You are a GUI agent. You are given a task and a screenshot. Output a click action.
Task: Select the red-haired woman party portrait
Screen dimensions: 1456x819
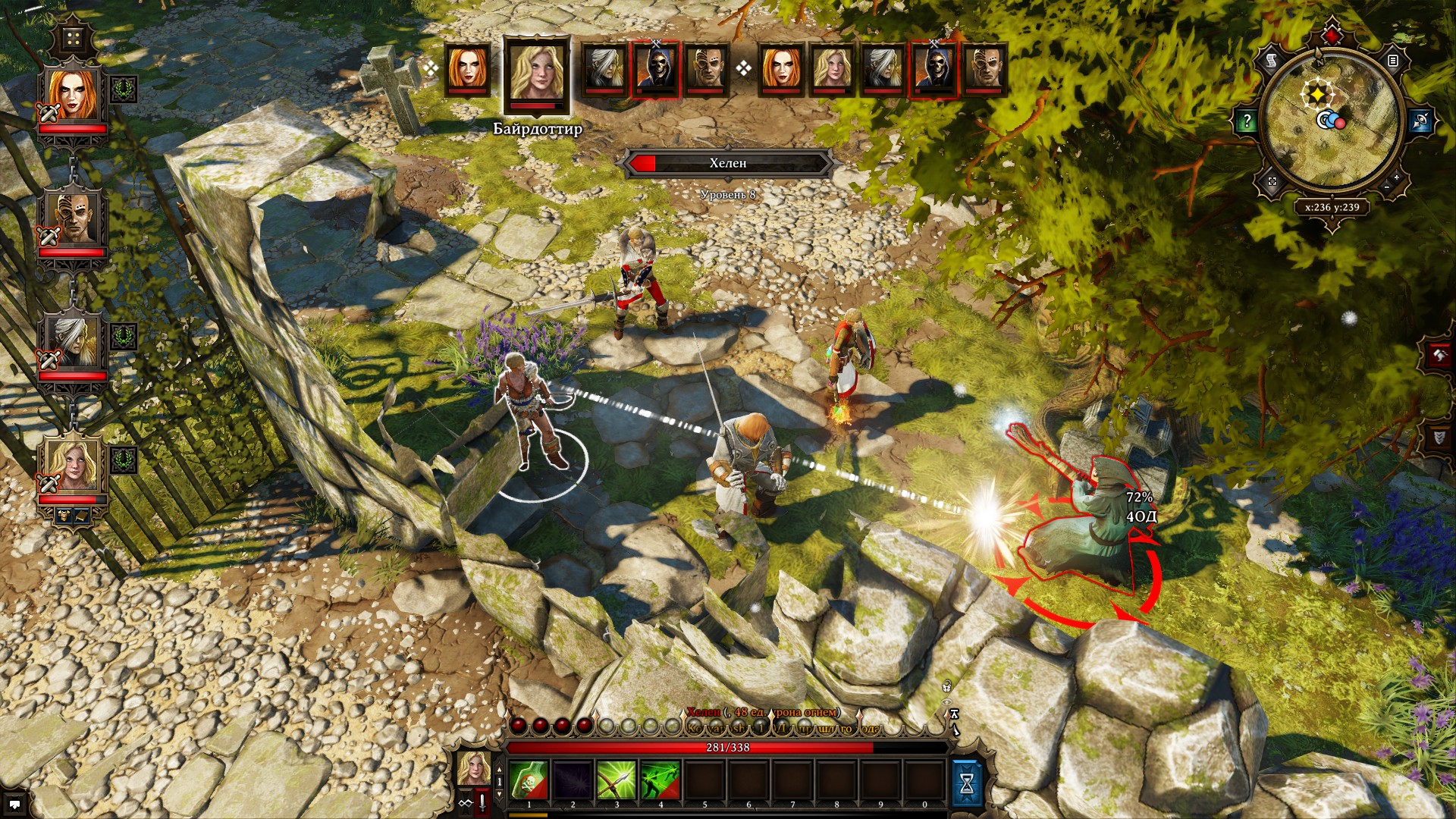[x=73, y=96]
